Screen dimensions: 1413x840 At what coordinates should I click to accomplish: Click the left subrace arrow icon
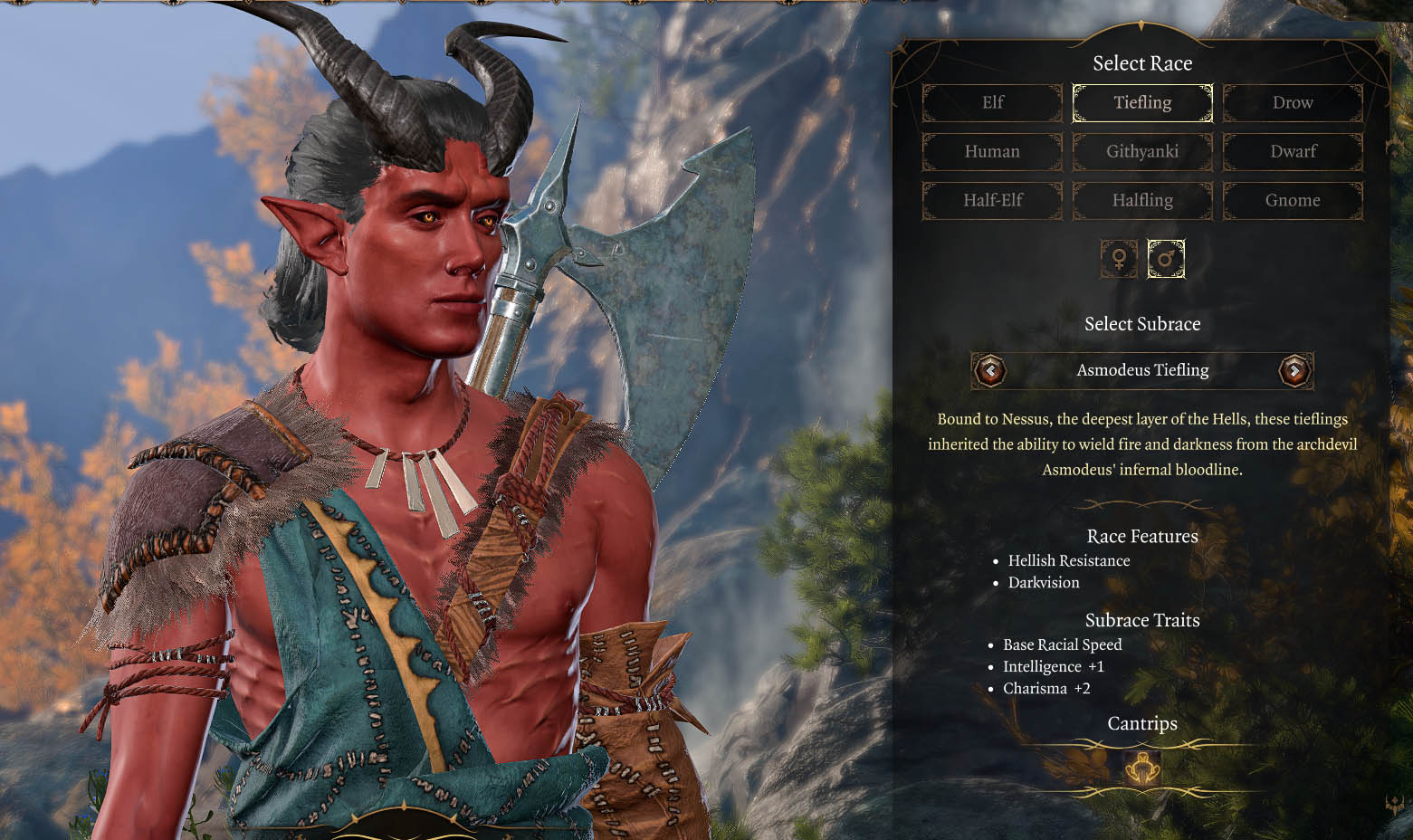point(991,371)
